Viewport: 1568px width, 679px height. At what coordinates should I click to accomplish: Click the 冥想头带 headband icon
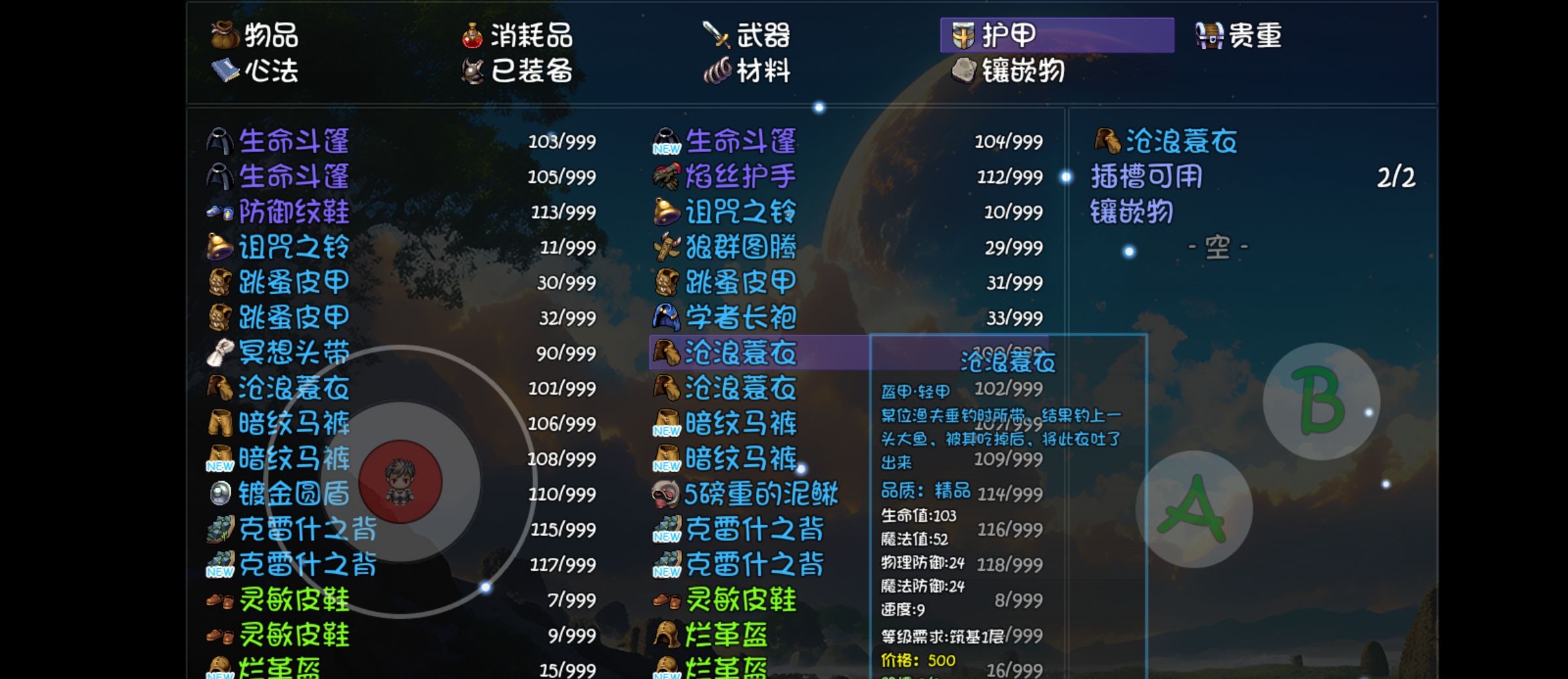pyautogui.click(x=219, y=353)
